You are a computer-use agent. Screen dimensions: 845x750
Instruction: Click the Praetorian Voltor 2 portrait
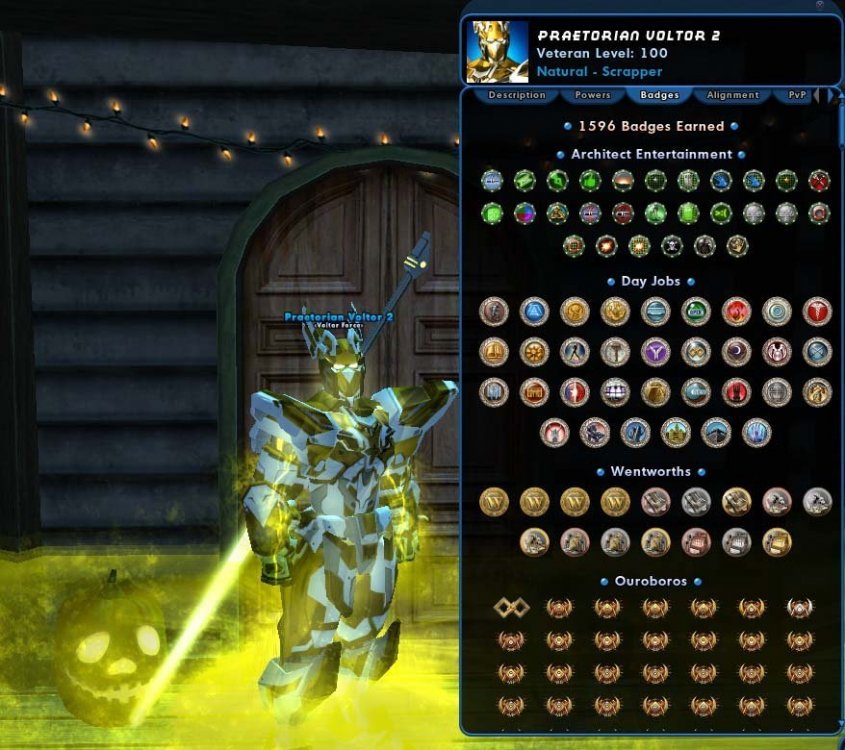(x=497, y=52)
